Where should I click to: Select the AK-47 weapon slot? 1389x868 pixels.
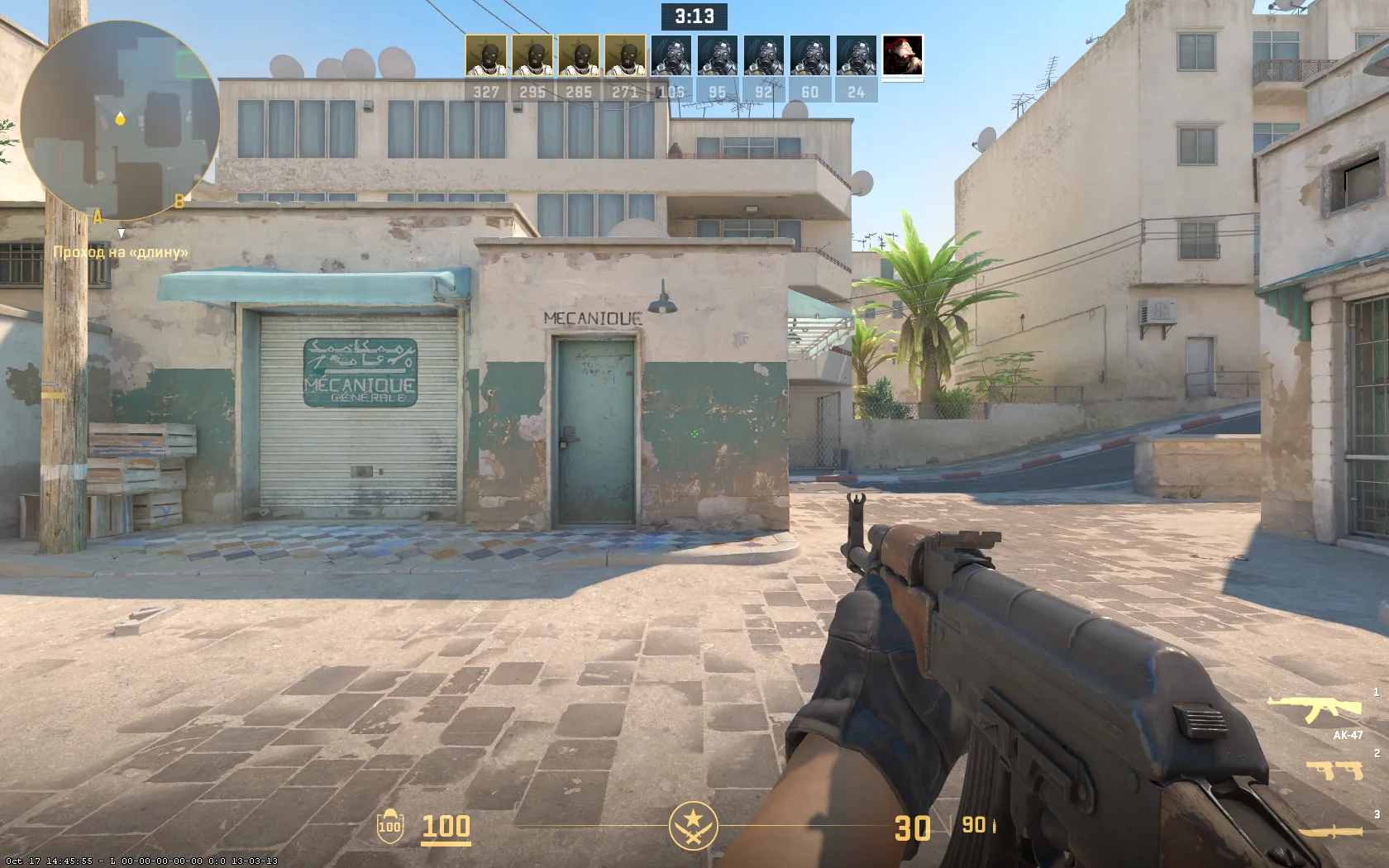click(1315, 709)
